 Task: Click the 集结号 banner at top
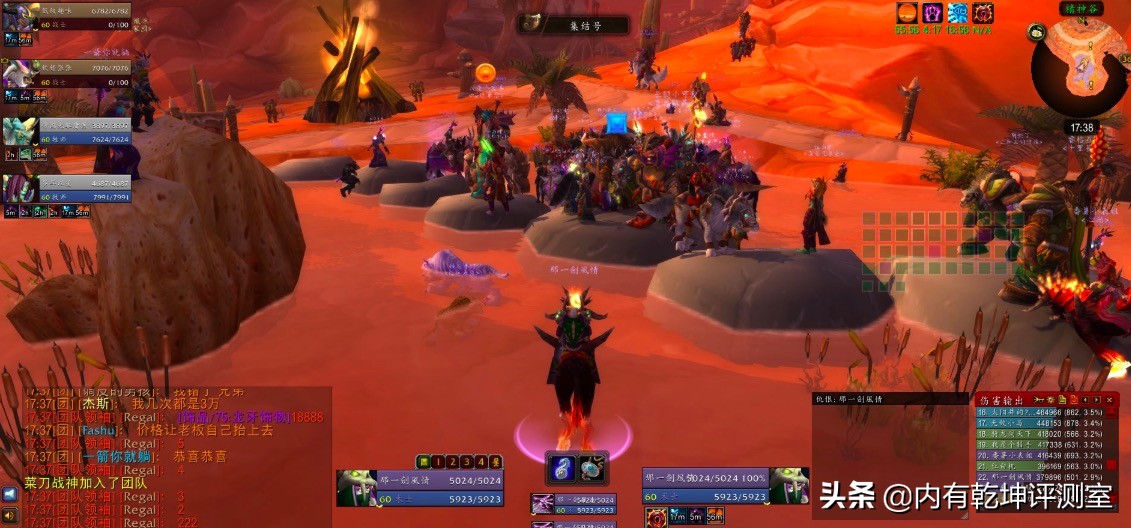pyautogui.click(x=573, y=25)
